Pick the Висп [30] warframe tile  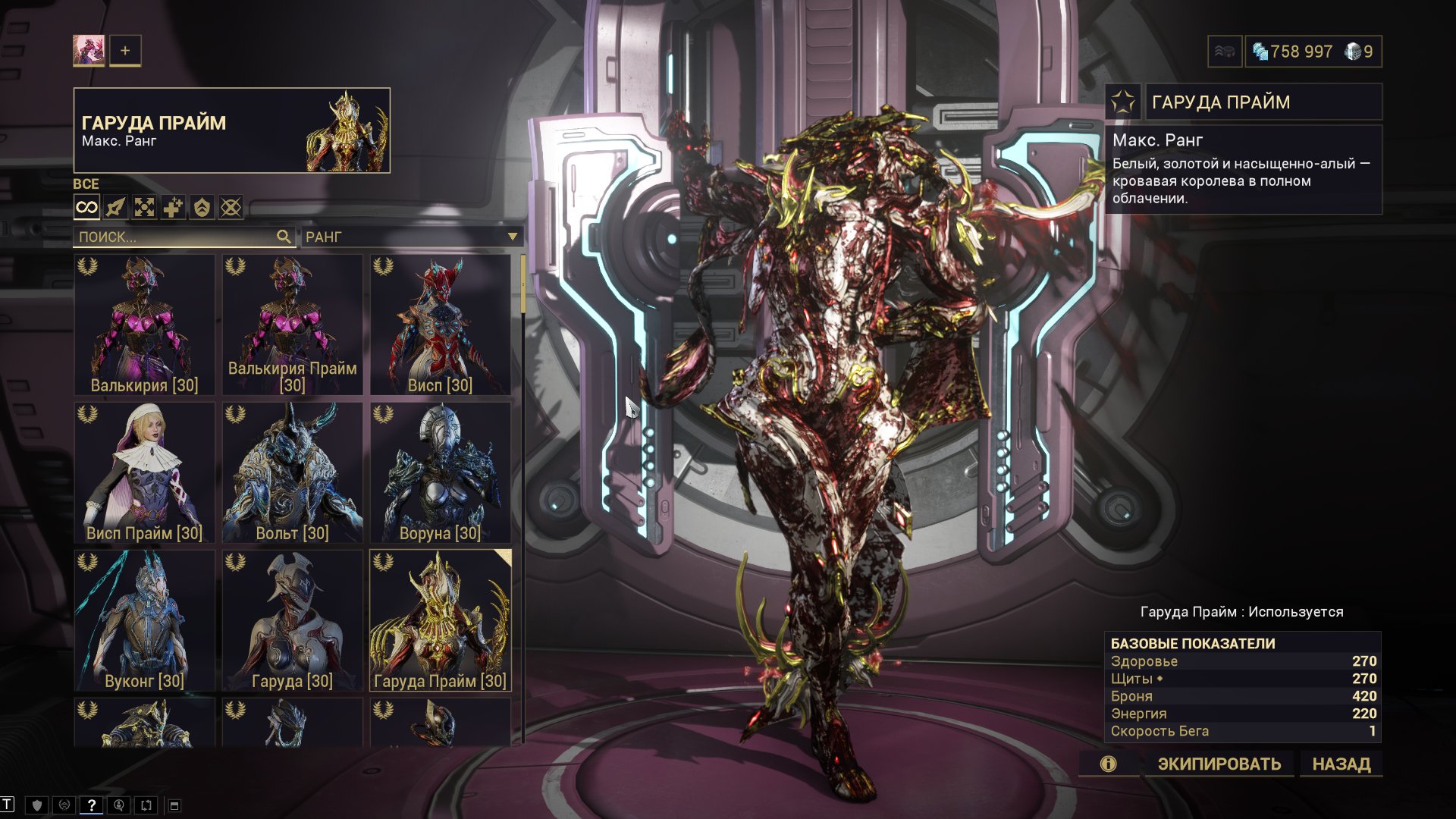[440, 325]
